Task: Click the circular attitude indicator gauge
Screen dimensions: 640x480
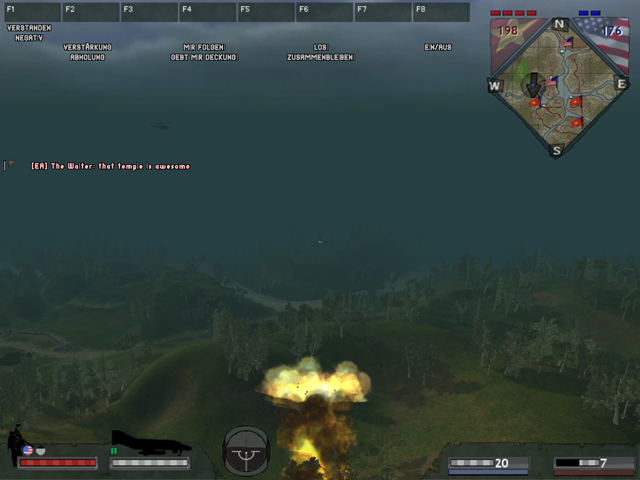Action: [x=246, y=452]
